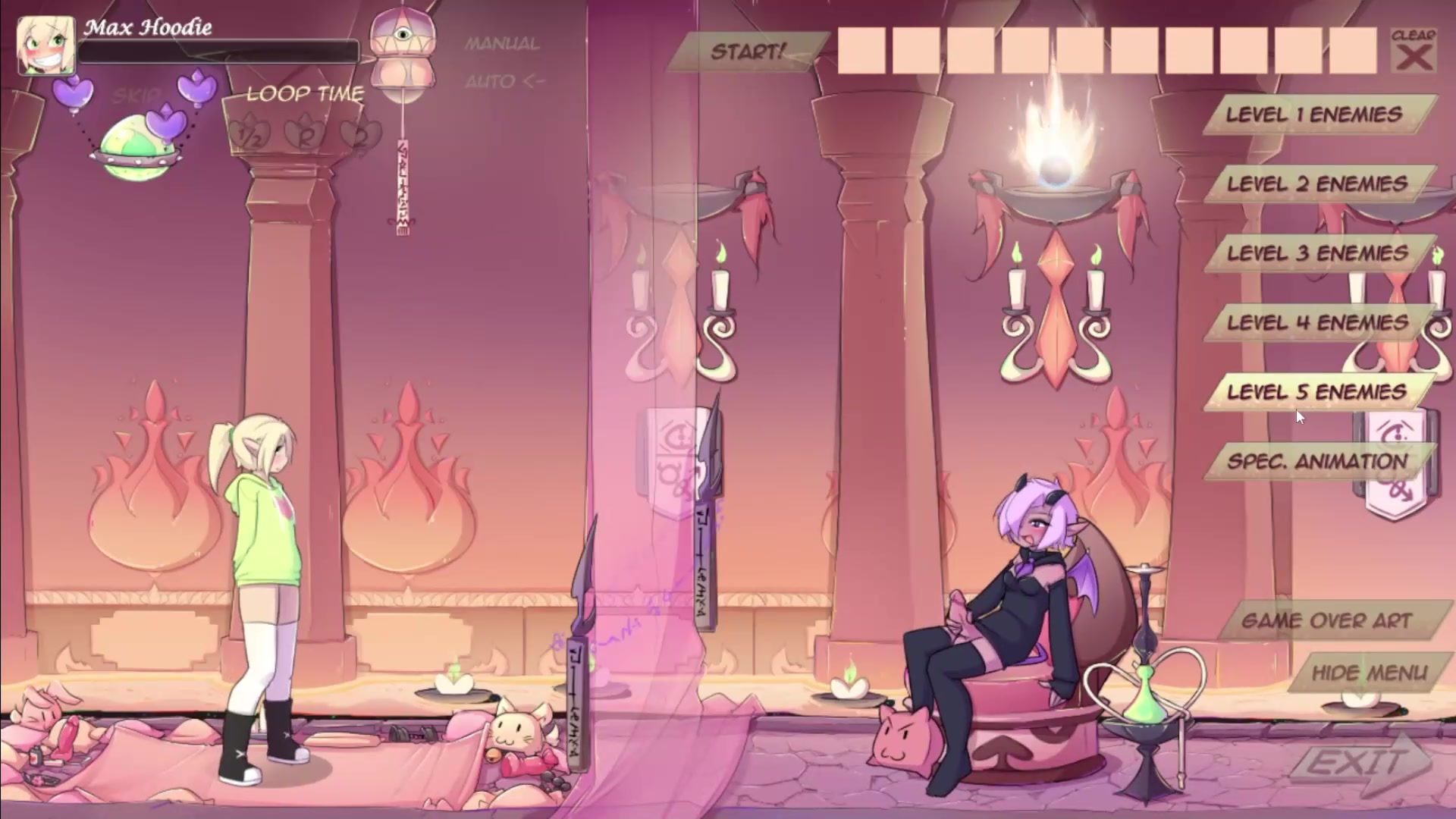
Task: Click the Skip button
Action: point(136,96)
